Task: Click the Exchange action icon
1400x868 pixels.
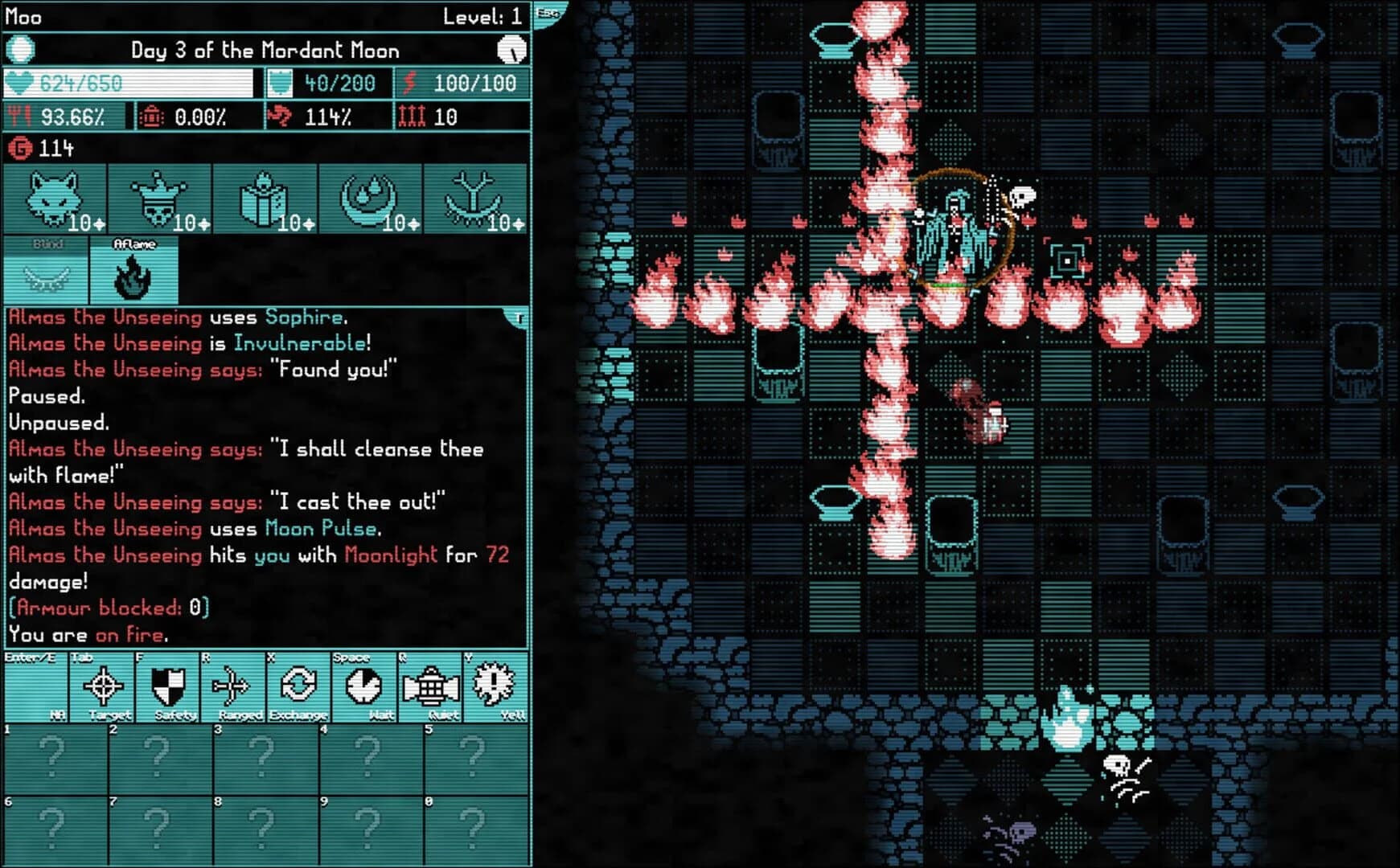Action: pyautogui.click(x=299, y=686)
